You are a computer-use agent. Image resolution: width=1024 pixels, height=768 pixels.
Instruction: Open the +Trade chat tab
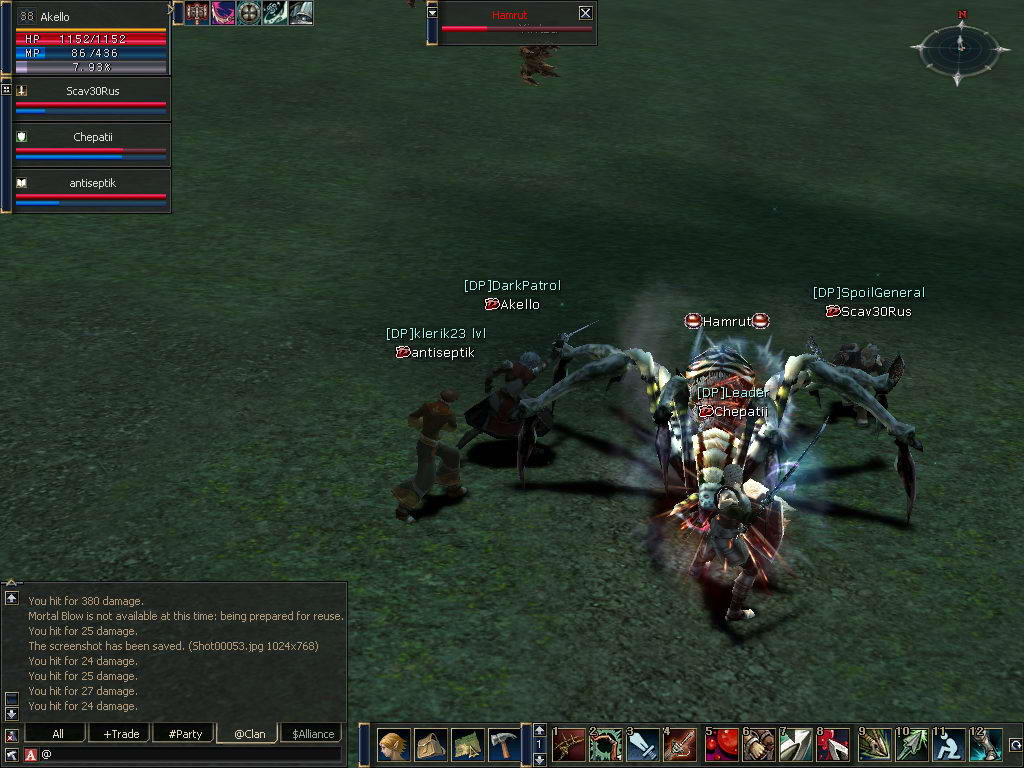[121, 733]
